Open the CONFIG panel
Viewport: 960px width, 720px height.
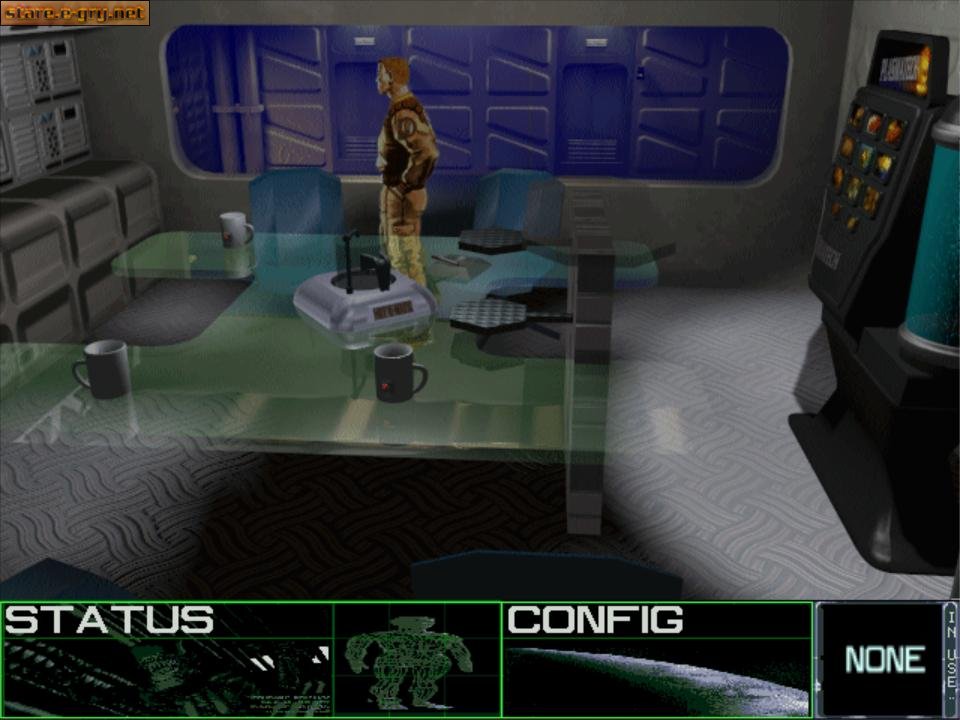pos(596,621)
